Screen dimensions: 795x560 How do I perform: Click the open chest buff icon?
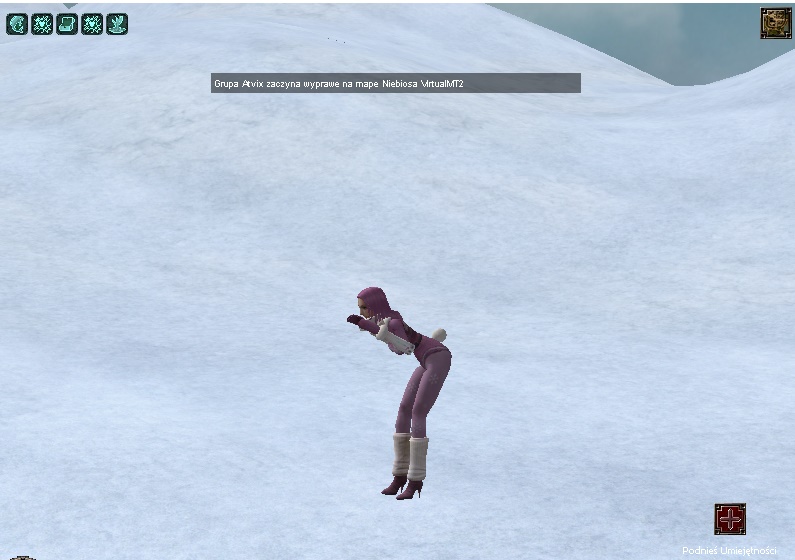pyautogui.click(x=67, y=23)
